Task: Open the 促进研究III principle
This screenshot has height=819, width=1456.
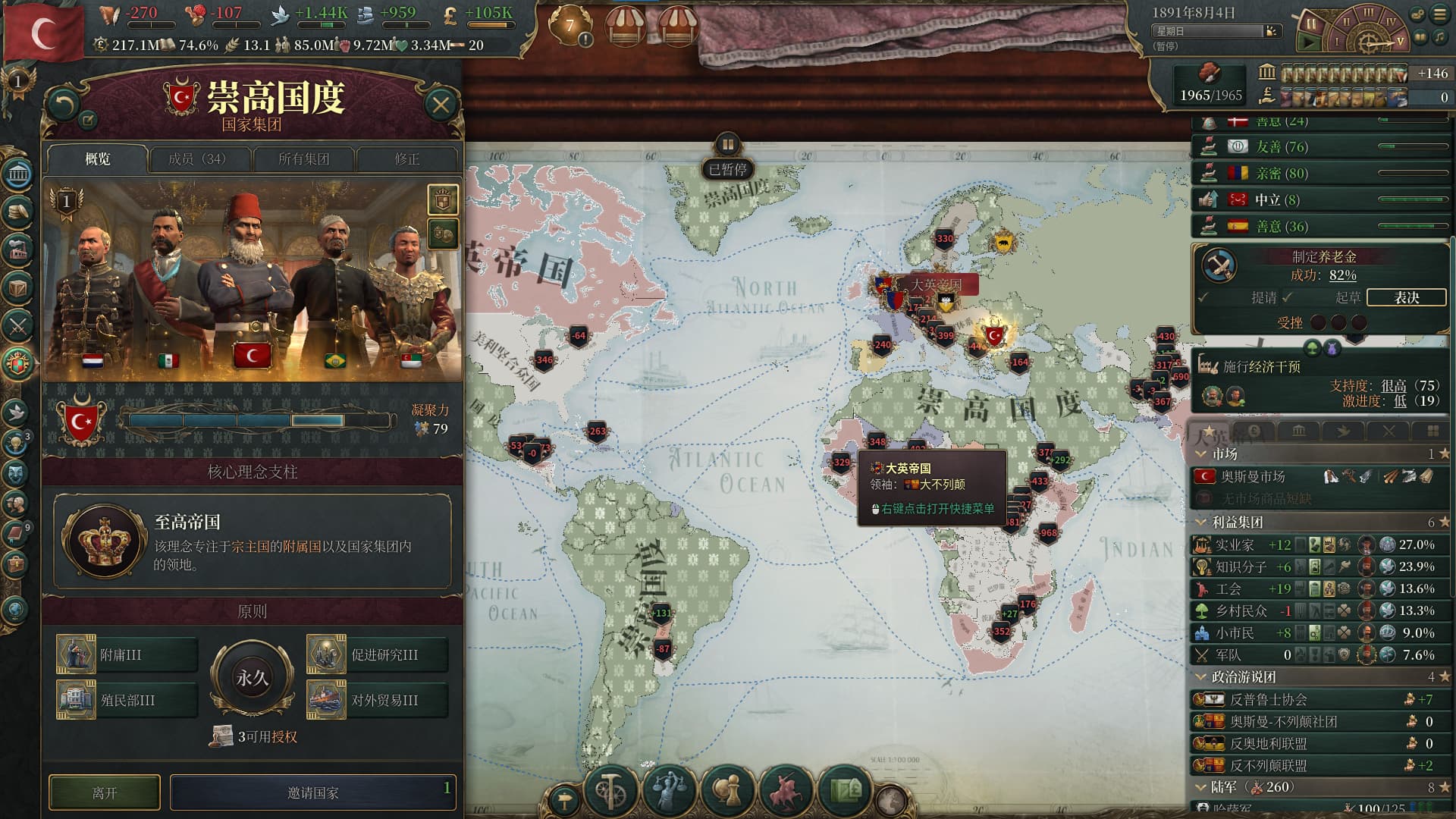Action: [x=377, y=654]
